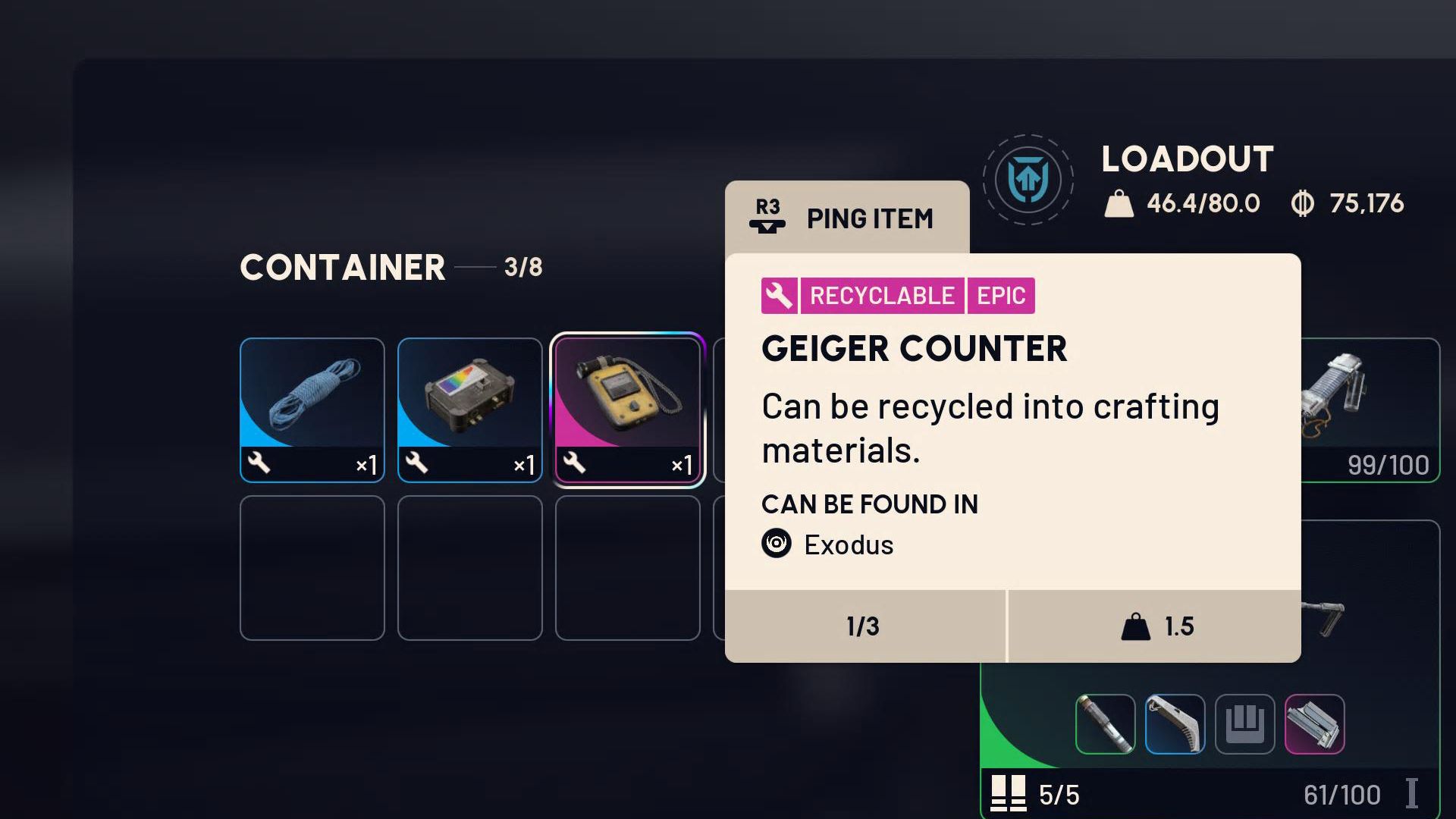Click the EPIC rarity tag
1456x819 pixels.
[1001, 296]
